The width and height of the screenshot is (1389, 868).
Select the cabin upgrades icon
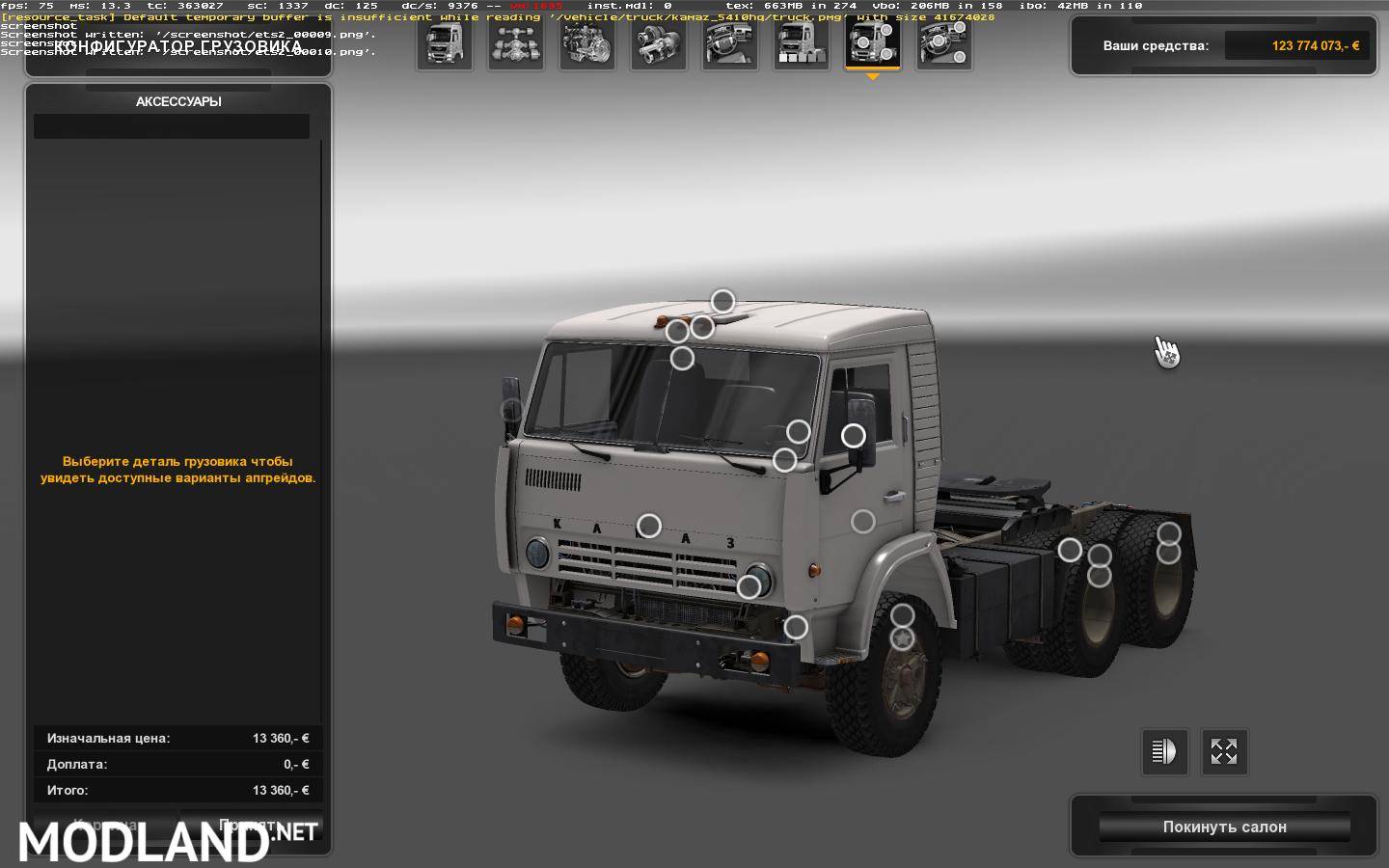coord(444,43)
